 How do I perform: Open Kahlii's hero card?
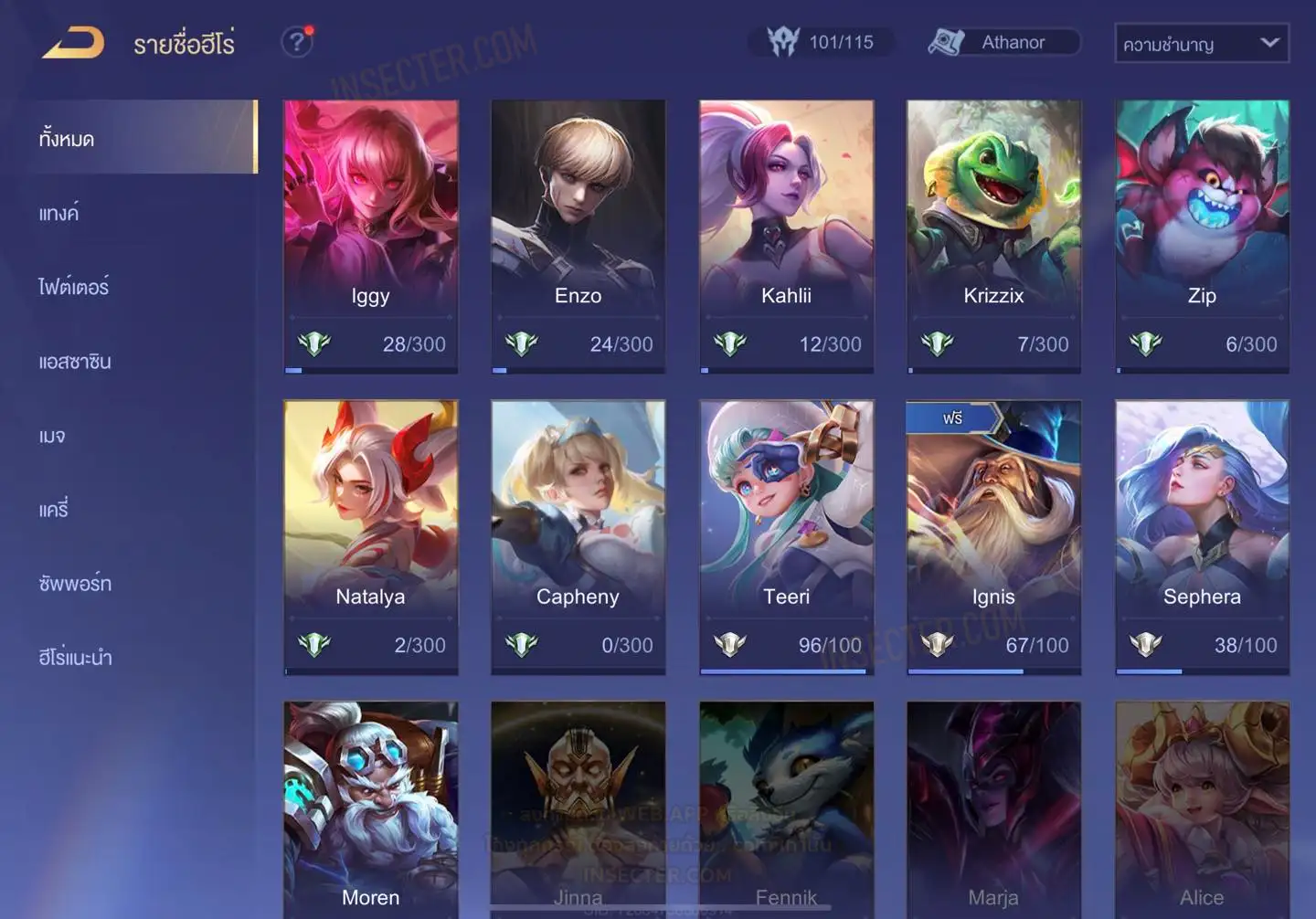tap(786, 236)
